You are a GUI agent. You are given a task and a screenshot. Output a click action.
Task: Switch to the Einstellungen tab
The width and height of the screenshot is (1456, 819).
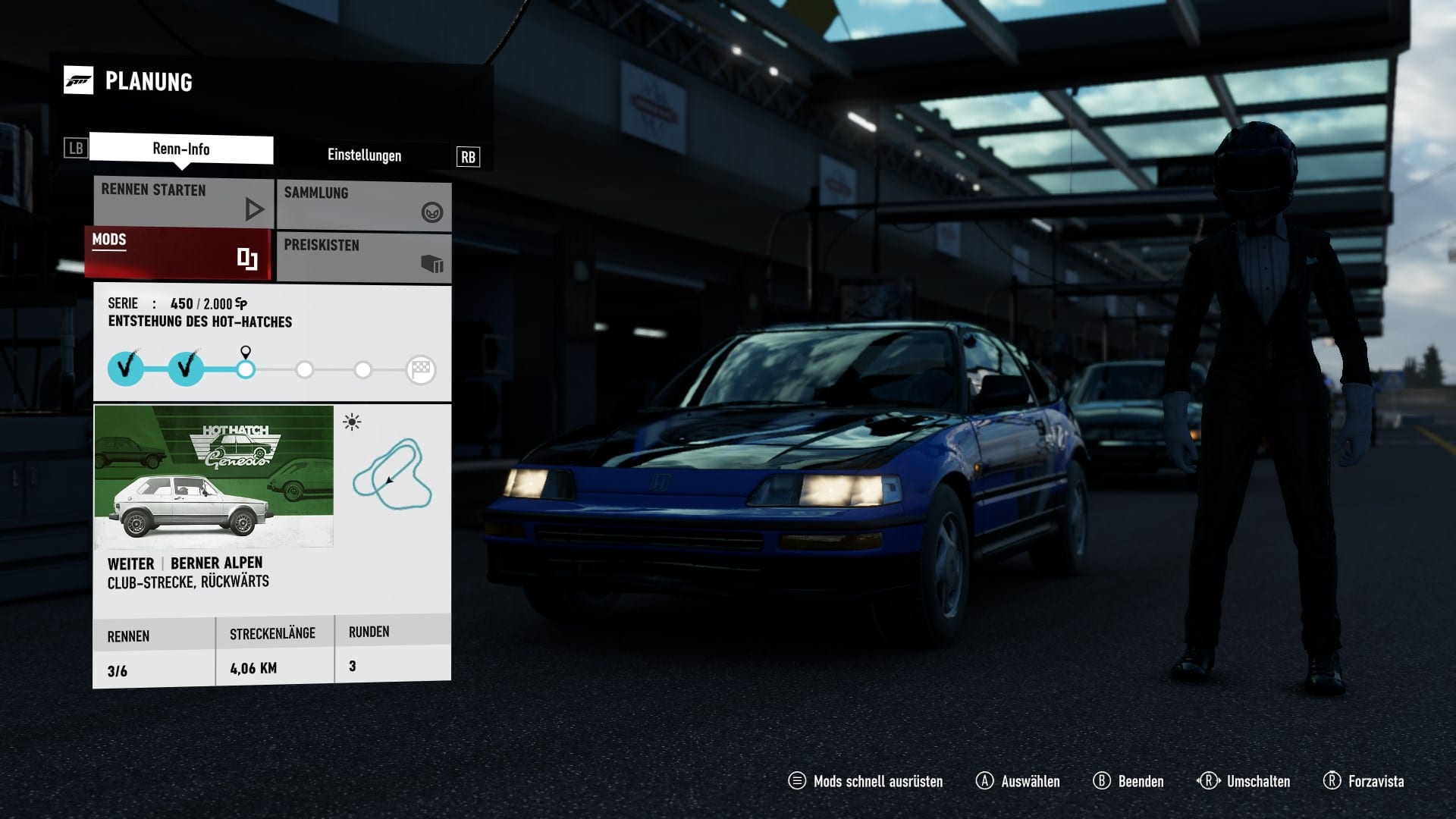point(364,155)
